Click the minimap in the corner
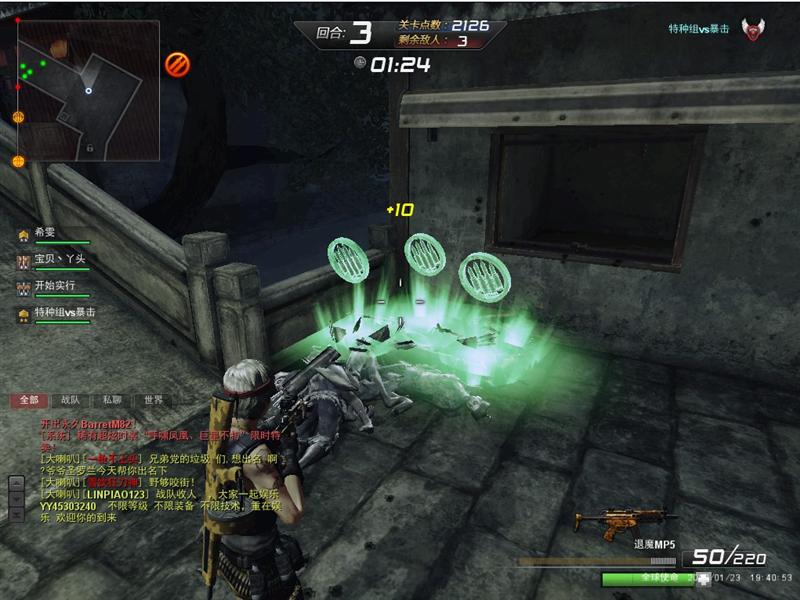The image size is (800, 600). point(88,90)
